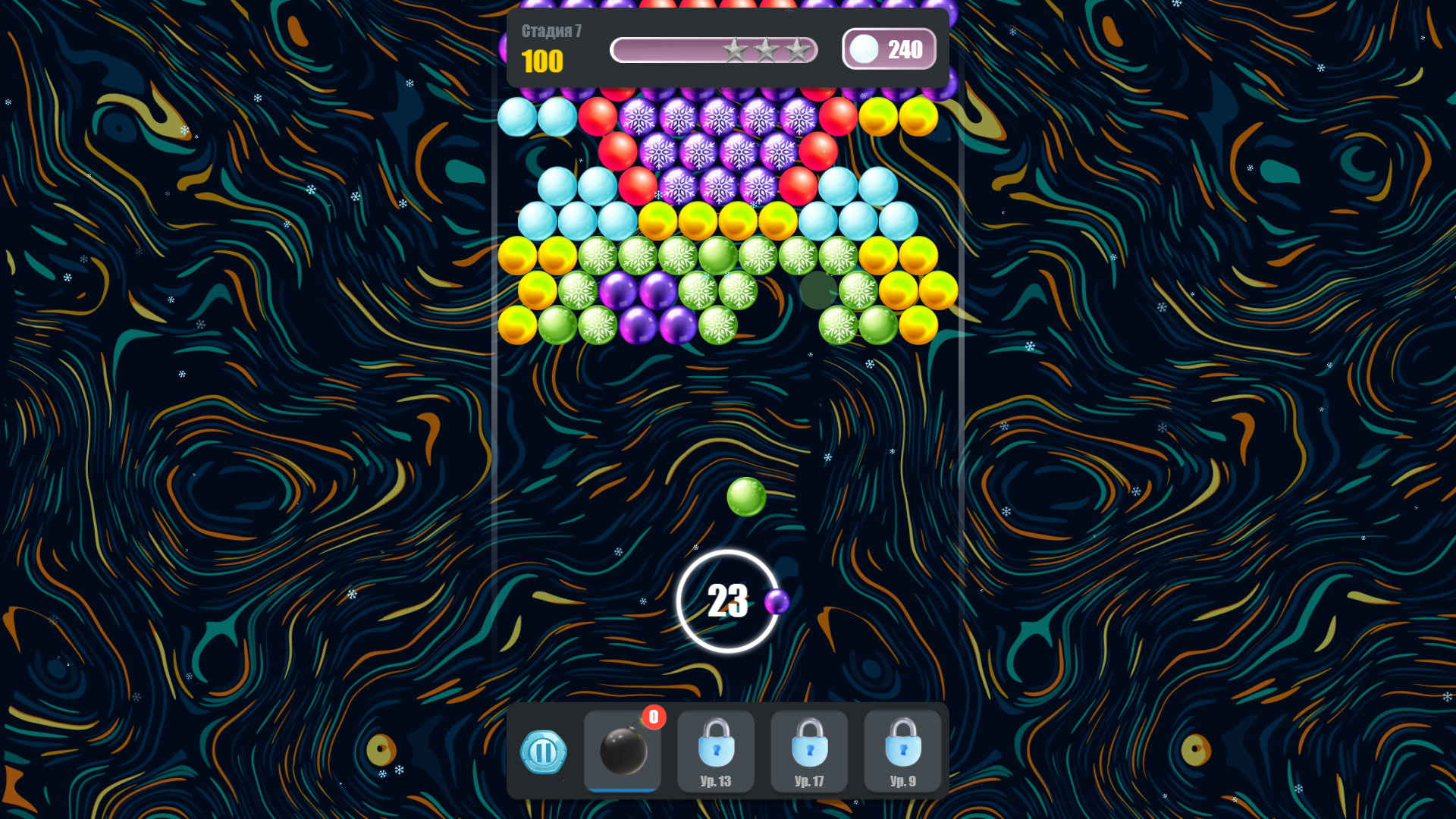
Task: Click the middle star in the progress bar
Action: point(767,49)
